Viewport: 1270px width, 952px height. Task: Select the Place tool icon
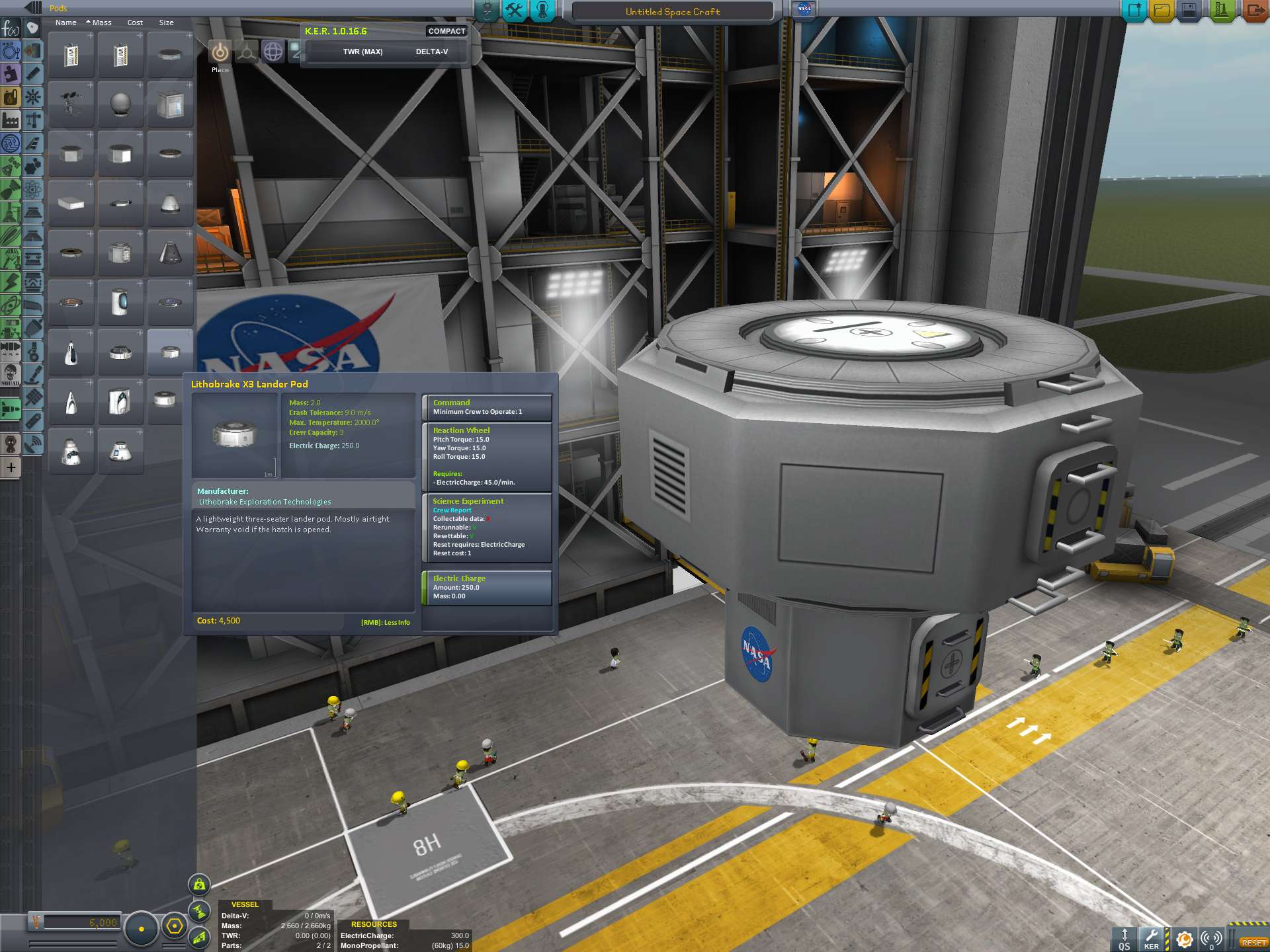coord(220,52)
